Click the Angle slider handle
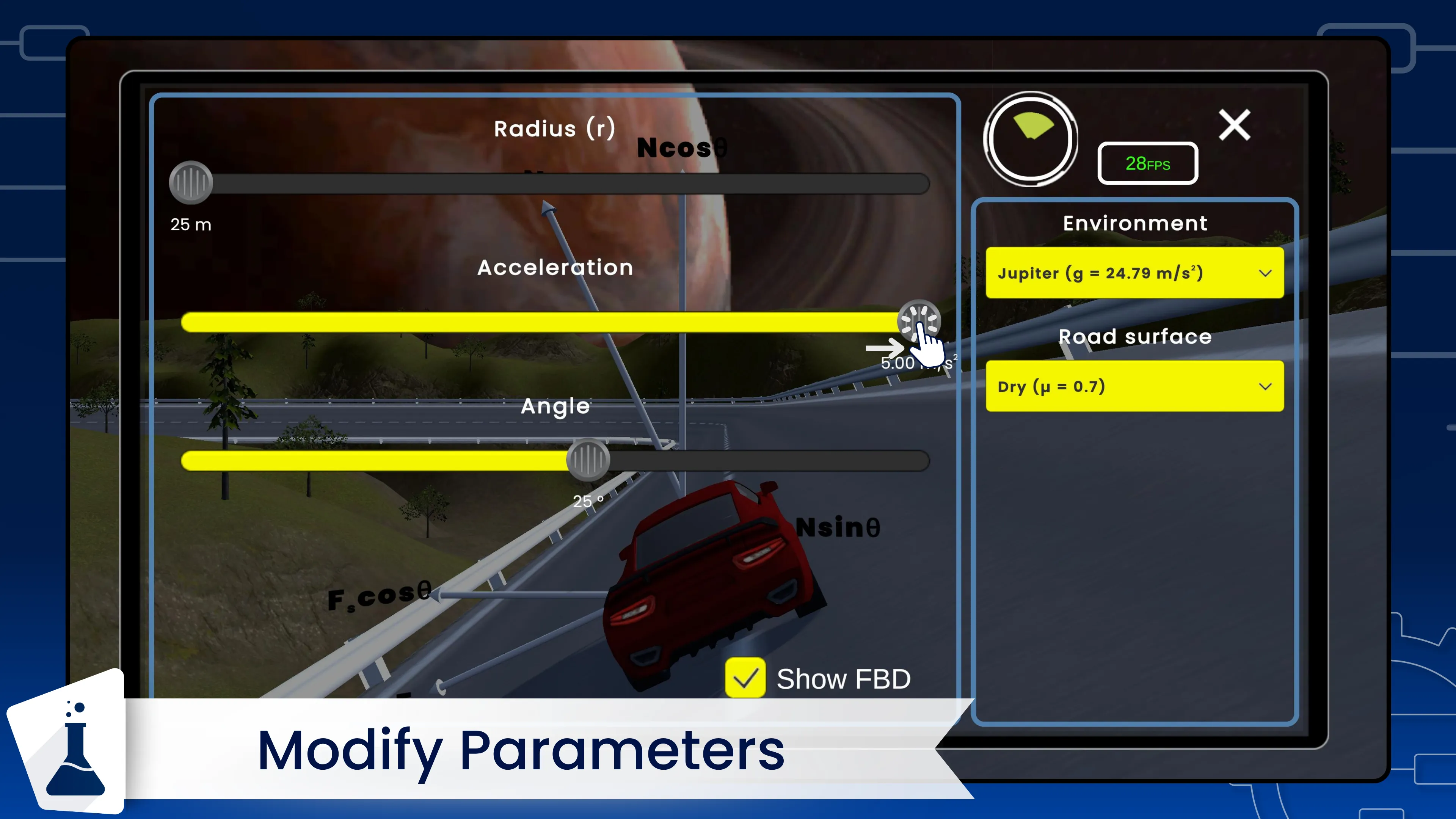1456x819 pixels. [x=588, y=460]
